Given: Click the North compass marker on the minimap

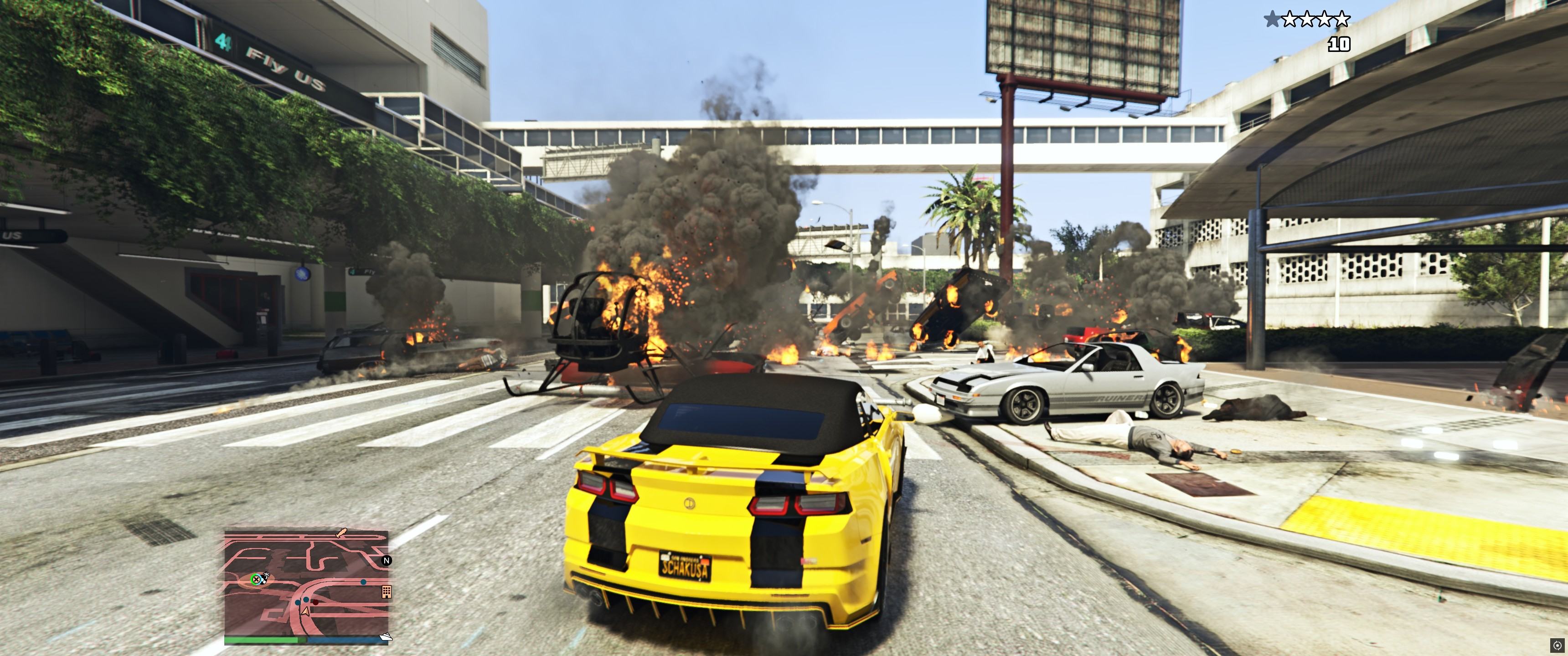Looking at the screenshot, I should tap(387, 561).
